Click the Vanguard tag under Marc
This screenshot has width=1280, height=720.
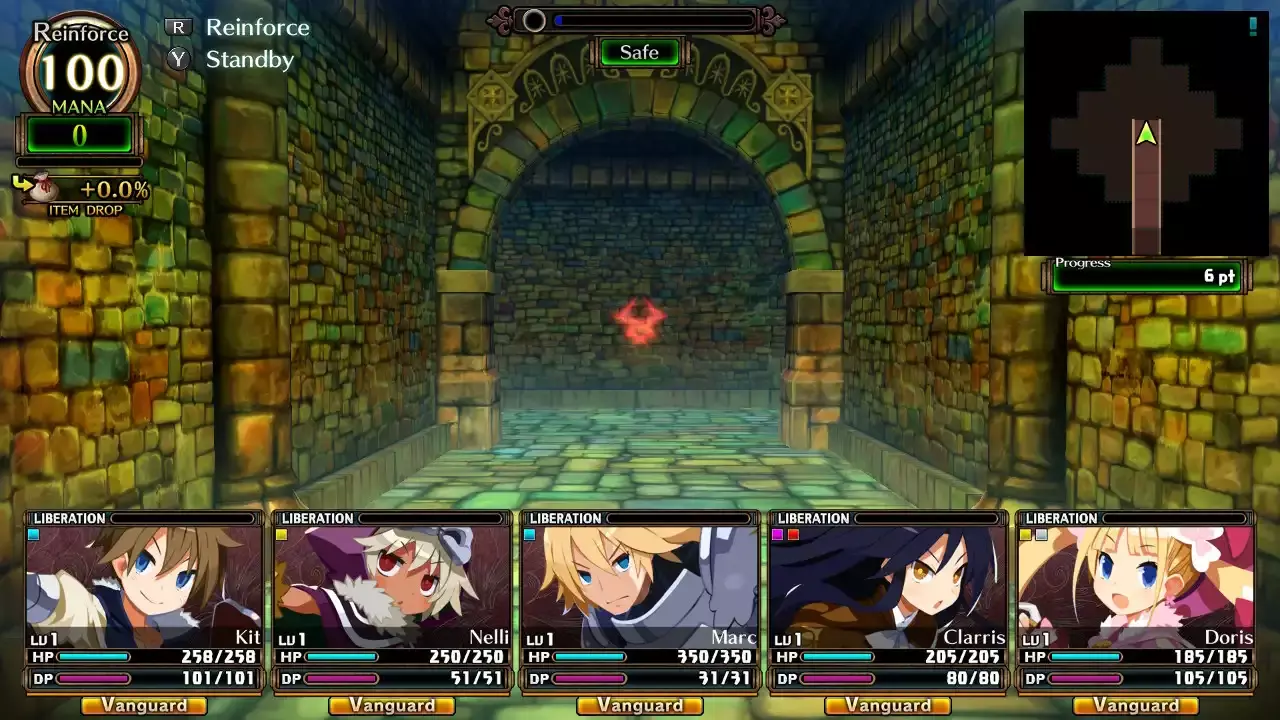pyautogui.click(x=640, y=706)
